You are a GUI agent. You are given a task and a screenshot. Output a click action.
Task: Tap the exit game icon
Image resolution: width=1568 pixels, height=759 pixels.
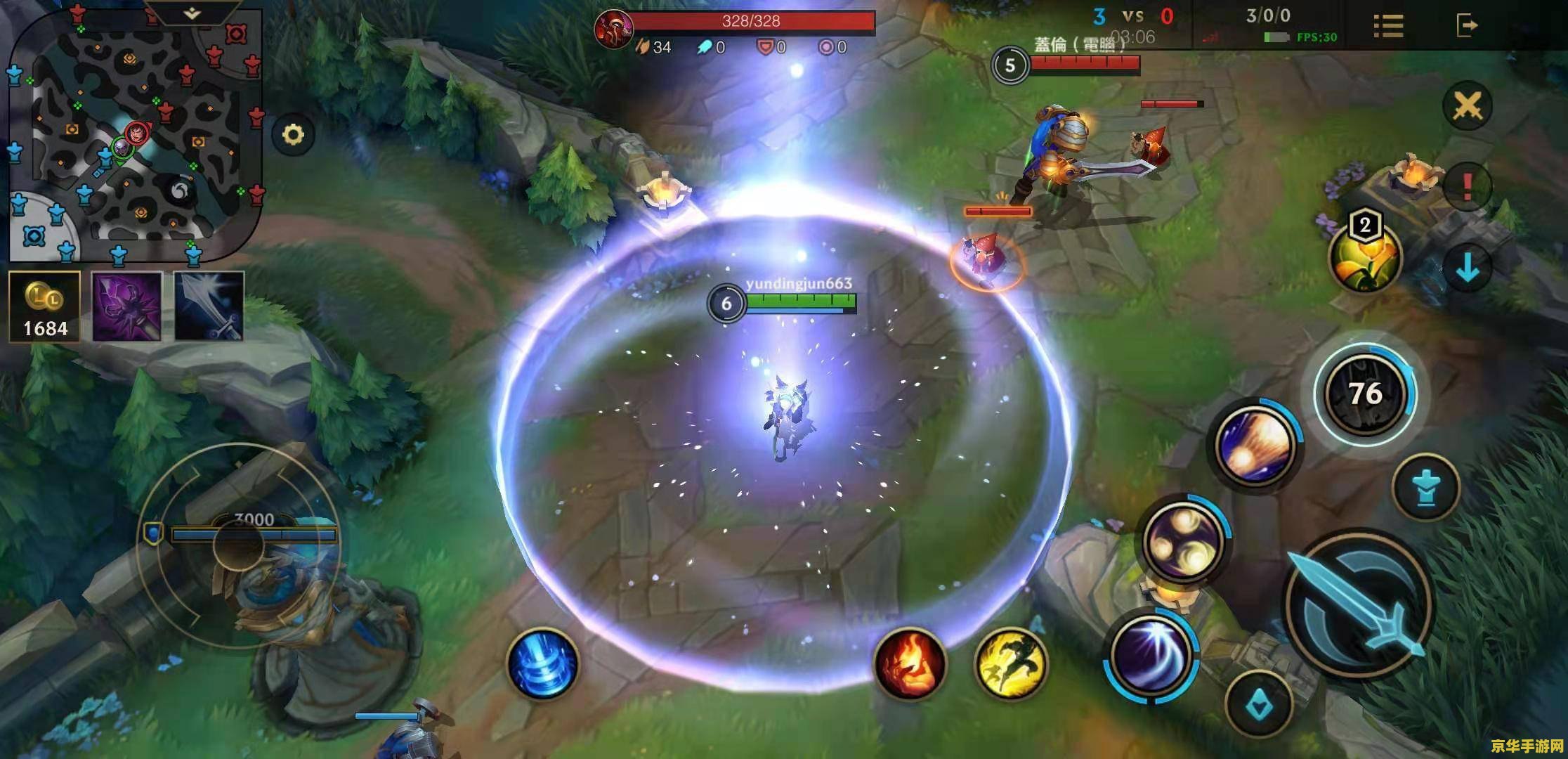[1467, 26]
